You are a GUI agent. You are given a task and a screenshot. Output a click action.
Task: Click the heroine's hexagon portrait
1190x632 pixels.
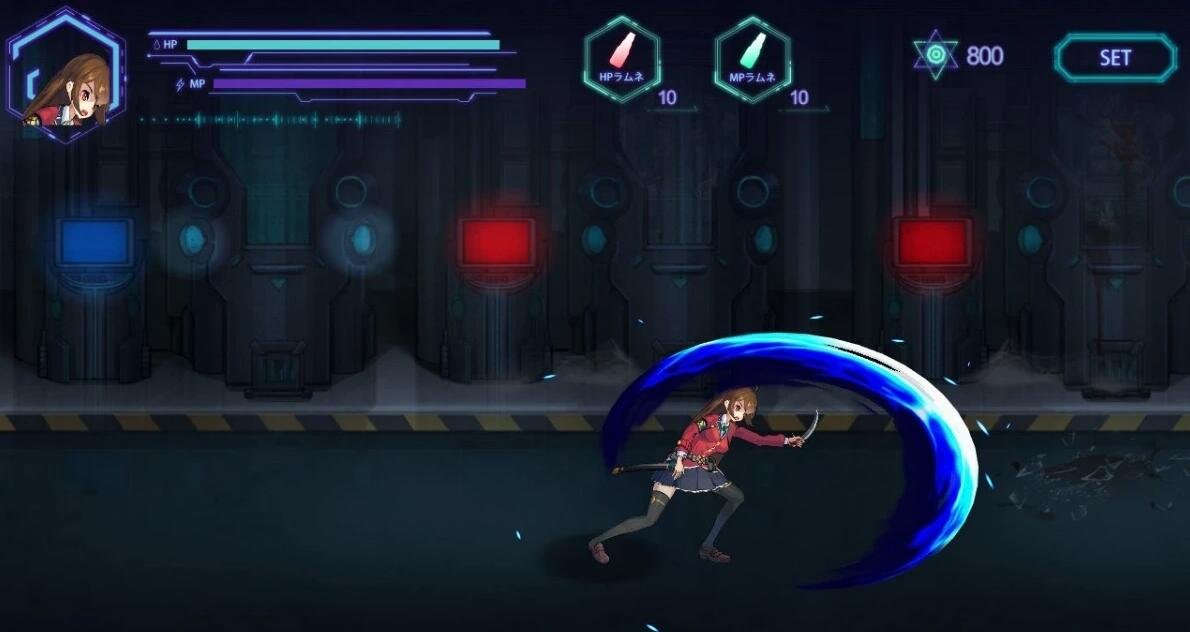pos(66,76)
